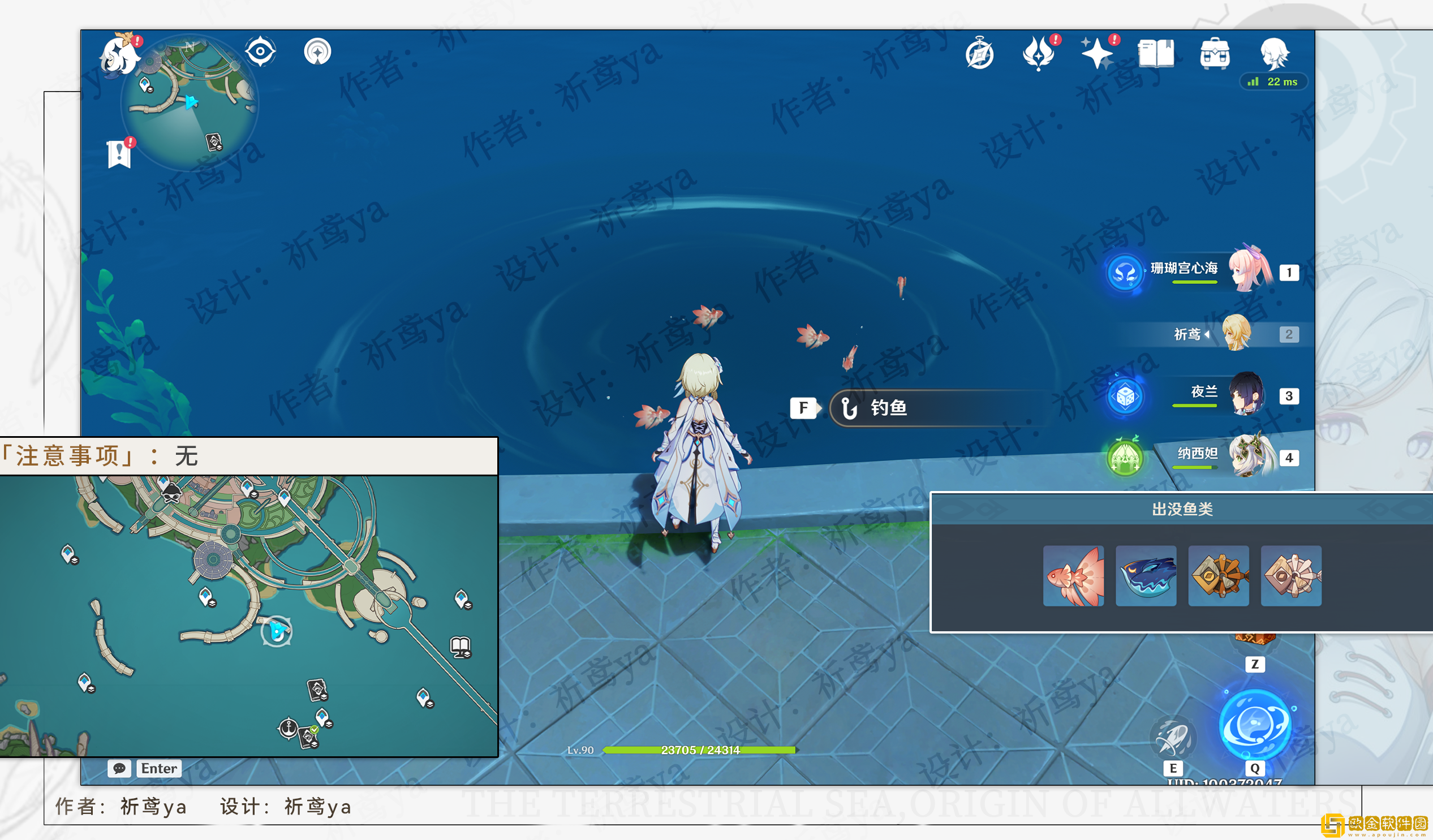1433x840 pixels.
Task: Open the circular minimap
Action: coord(190,102)
